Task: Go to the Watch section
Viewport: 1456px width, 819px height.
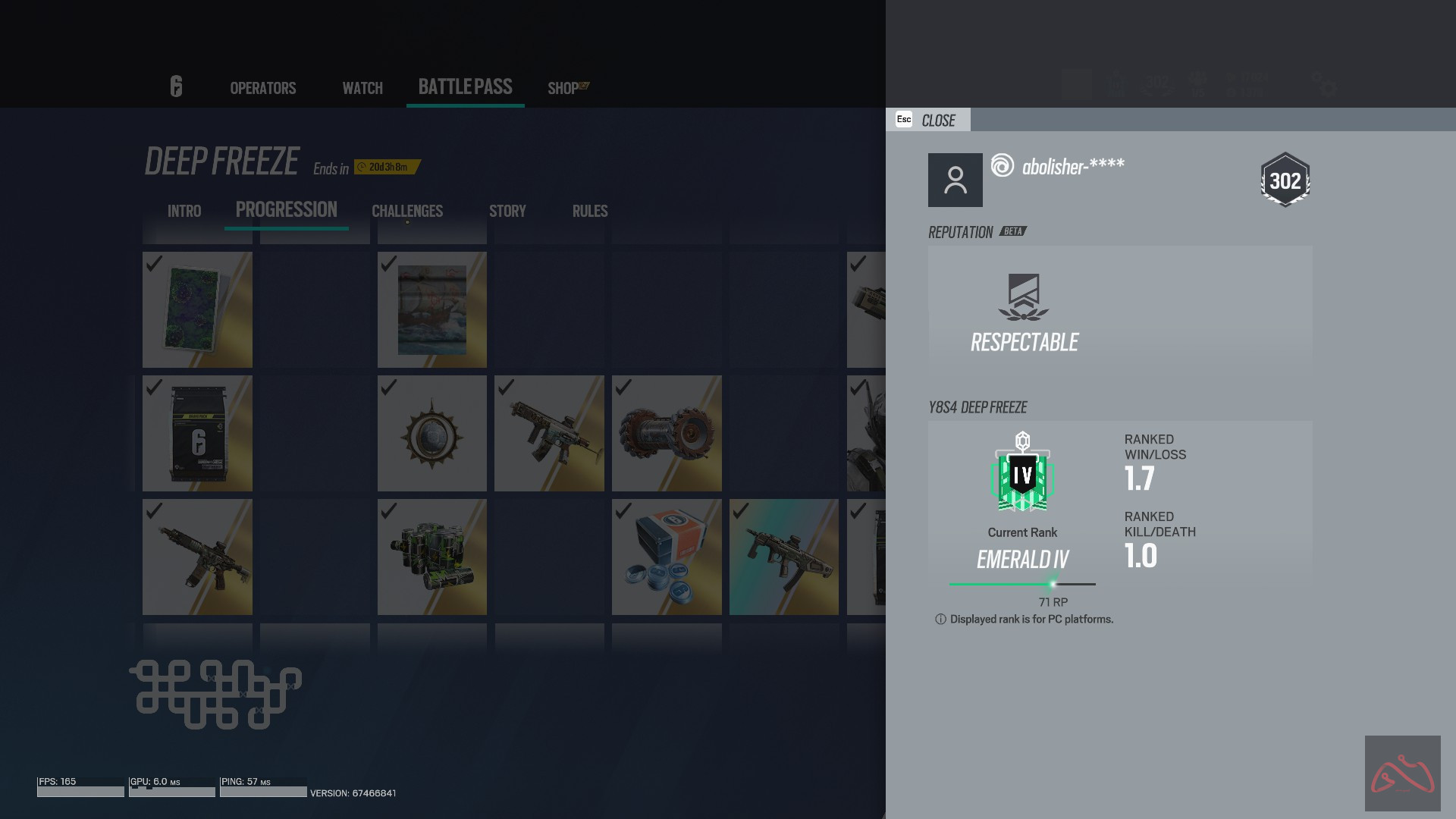Action: pyautogui.click(x=362, y=88)
